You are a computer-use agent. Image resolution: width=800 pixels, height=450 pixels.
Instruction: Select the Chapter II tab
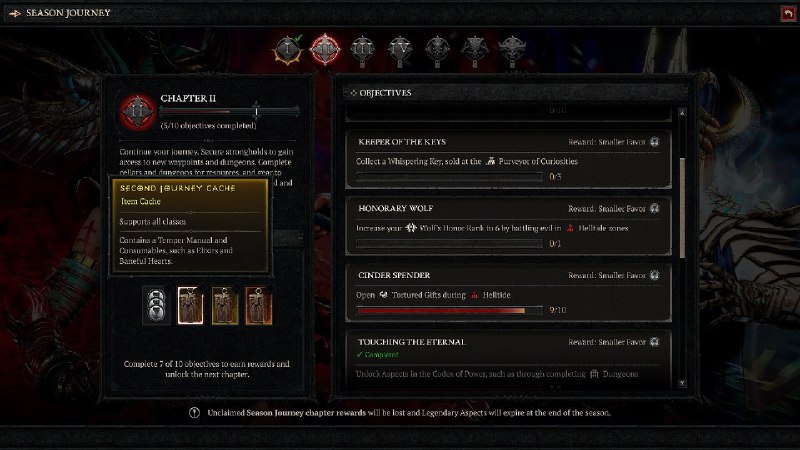tap(324, 46)
